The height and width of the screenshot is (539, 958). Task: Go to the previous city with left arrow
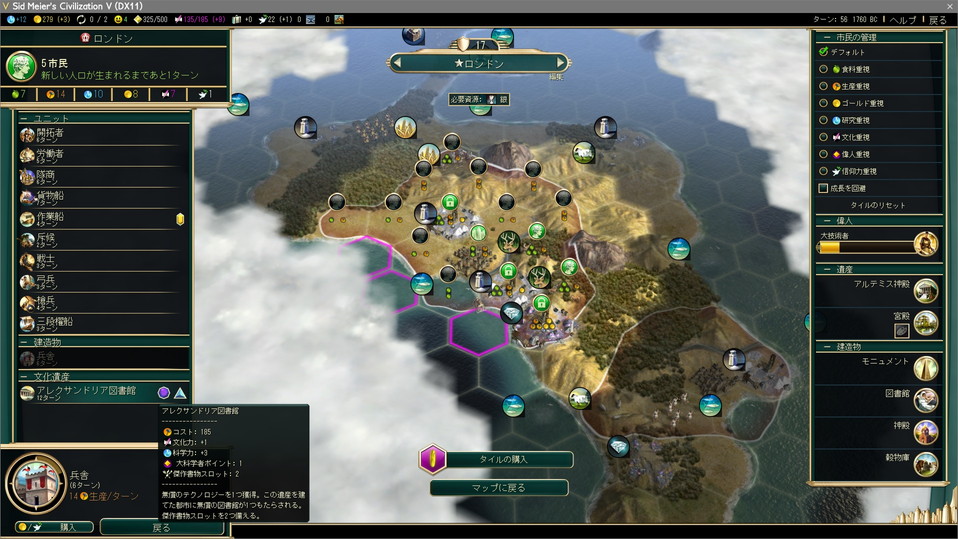(397, 63)
